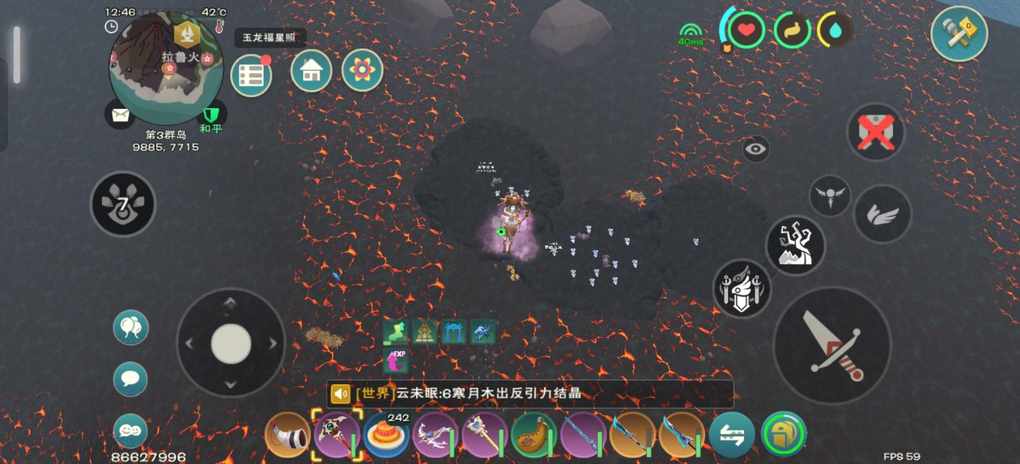Activate the twisted tree skill button

pyautogui.click(x=795, y=245)
